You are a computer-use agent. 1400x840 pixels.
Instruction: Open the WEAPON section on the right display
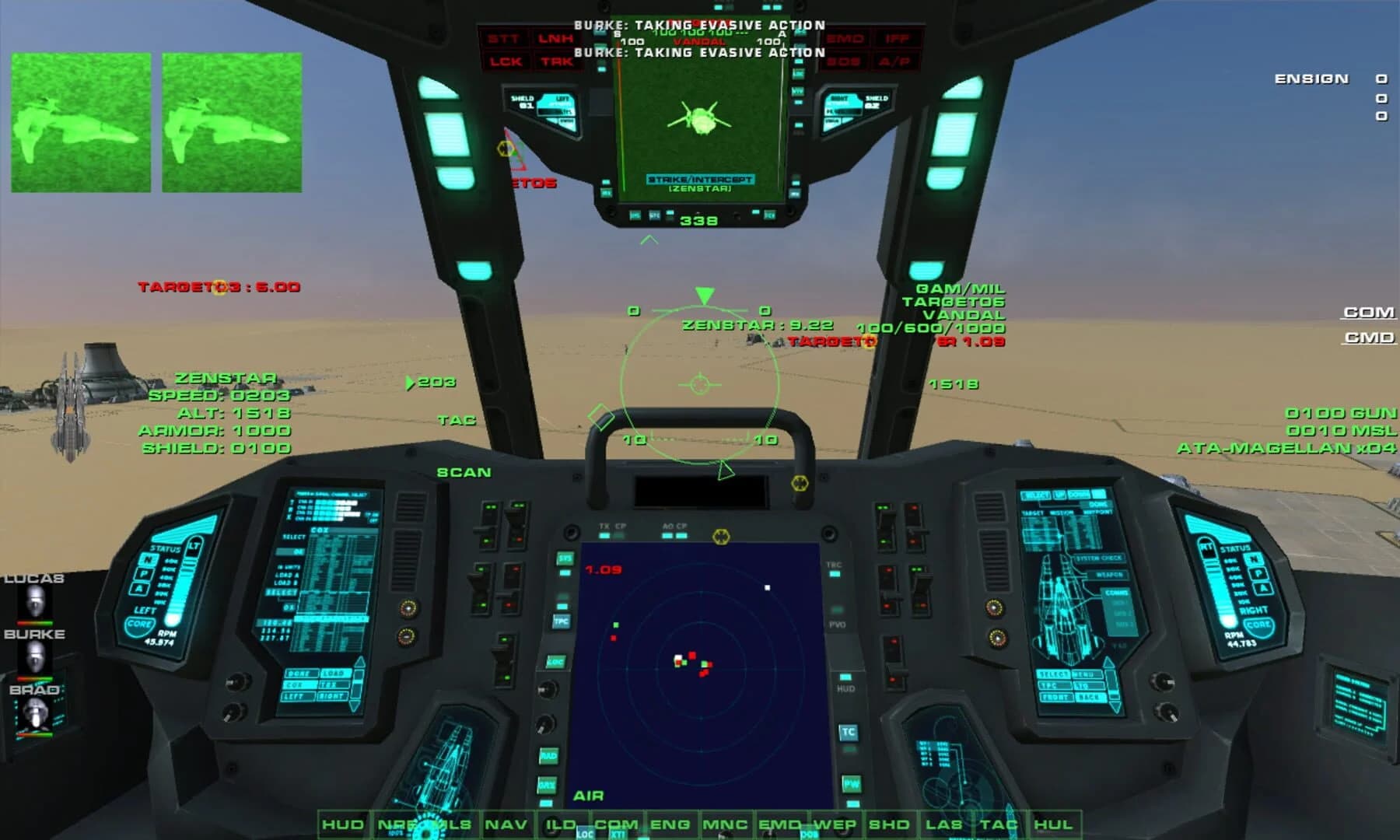[x=1110, y=574]
